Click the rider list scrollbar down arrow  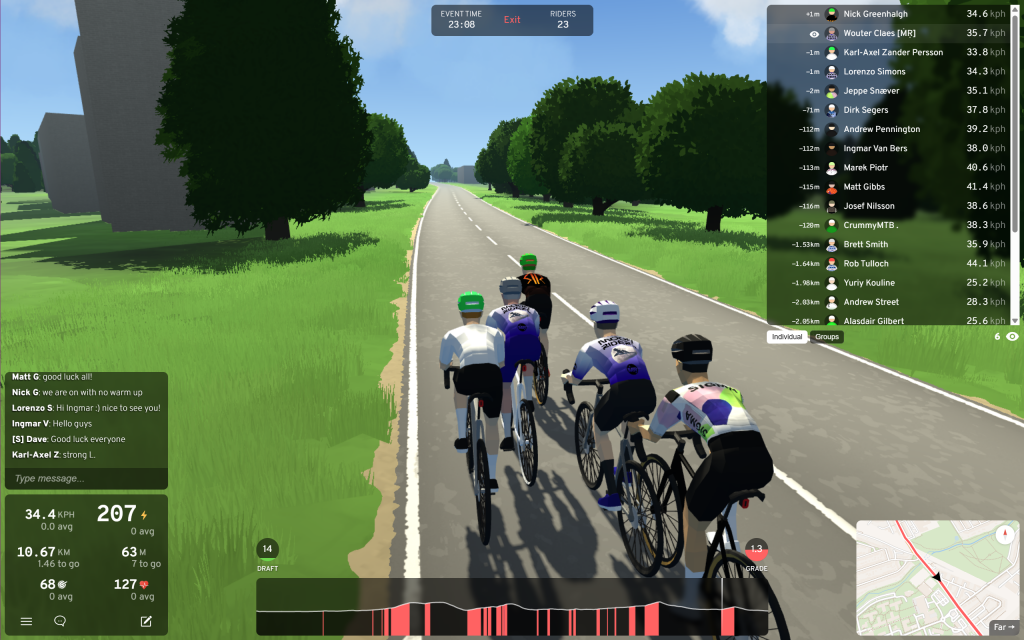tap(1016, 320)
